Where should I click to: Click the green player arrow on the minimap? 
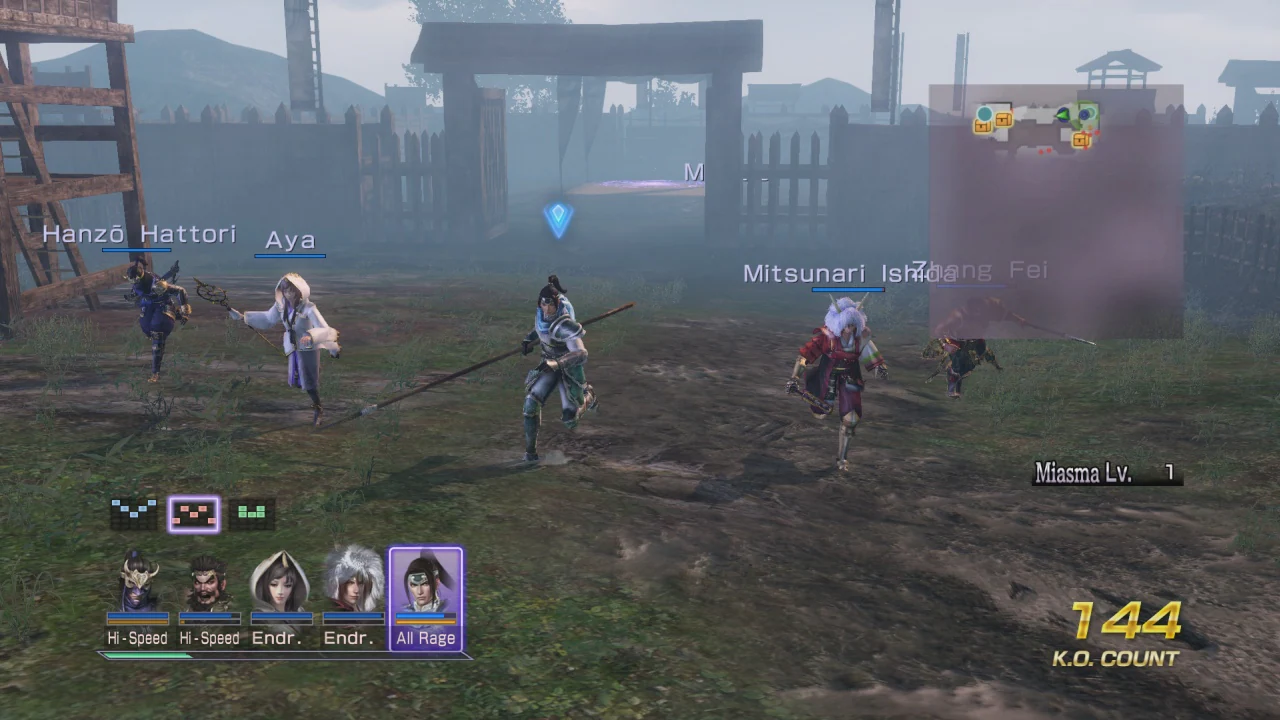click(1063, 114)
